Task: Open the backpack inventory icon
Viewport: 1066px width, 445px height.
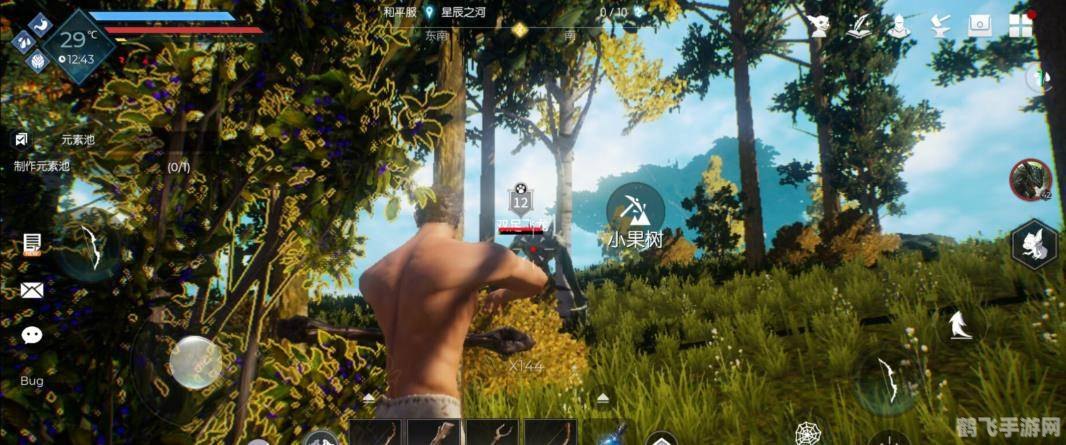Action: (x=980, y=26)
